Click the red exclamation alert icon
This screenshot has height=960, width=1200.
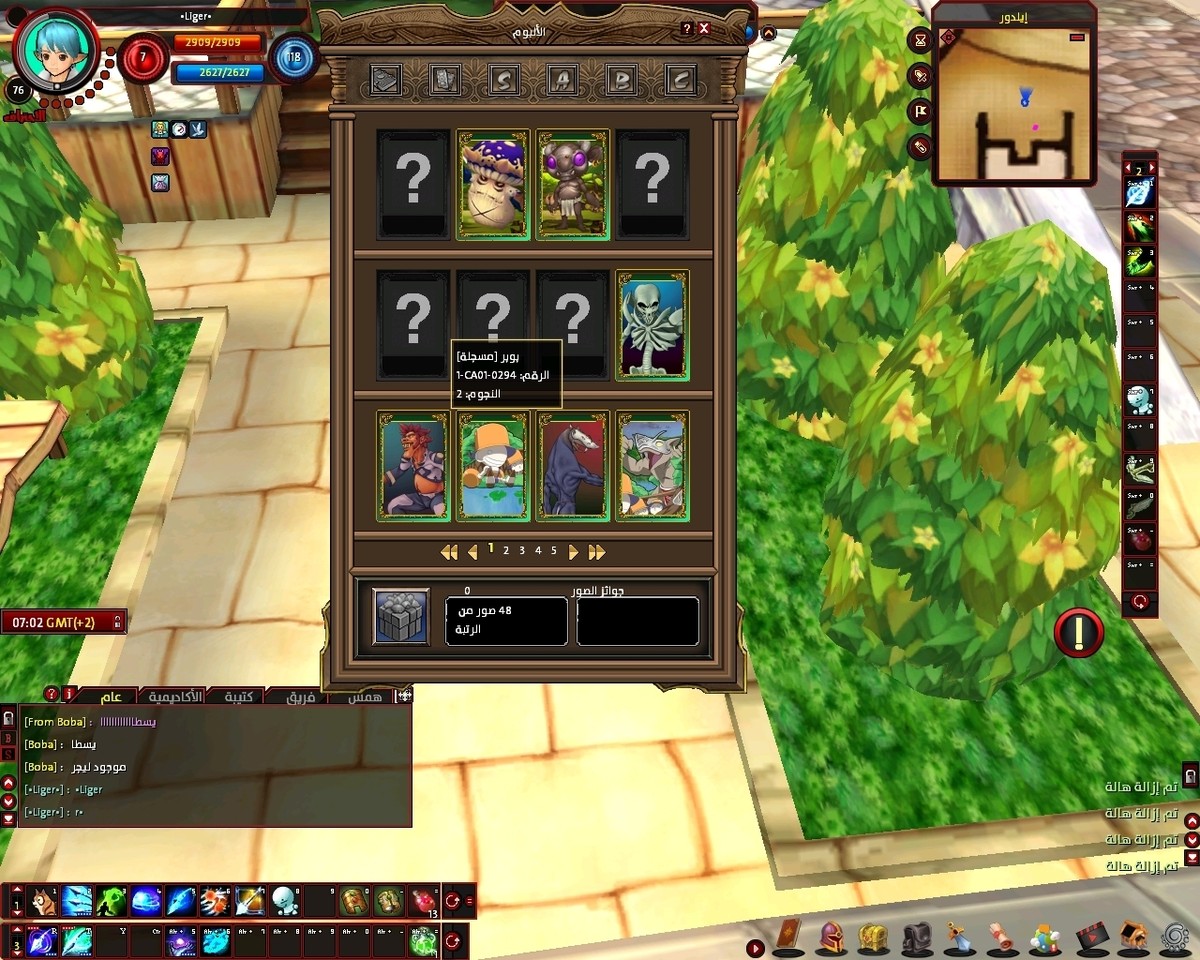(1078, 633)
